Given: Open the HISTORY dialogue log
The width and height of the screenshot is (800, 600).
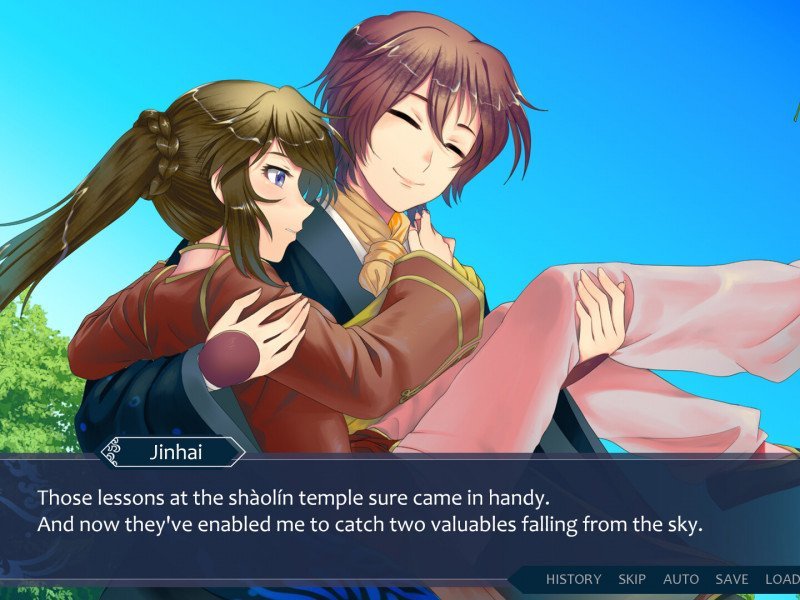Looking at the screenshot, I should [573, 579].
